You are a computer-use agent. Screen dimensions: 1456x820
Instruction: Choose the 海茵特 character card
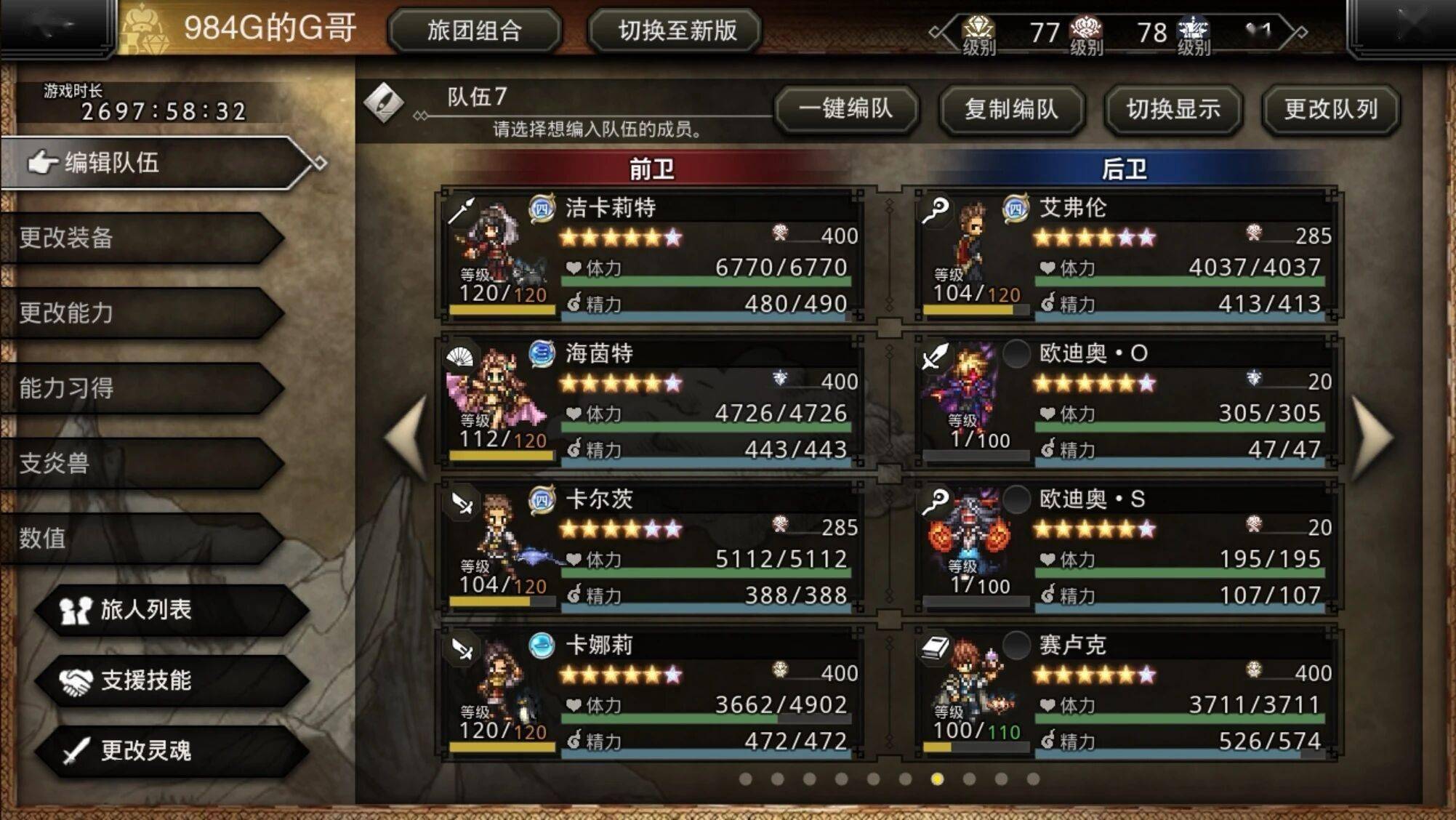[651, 401]
